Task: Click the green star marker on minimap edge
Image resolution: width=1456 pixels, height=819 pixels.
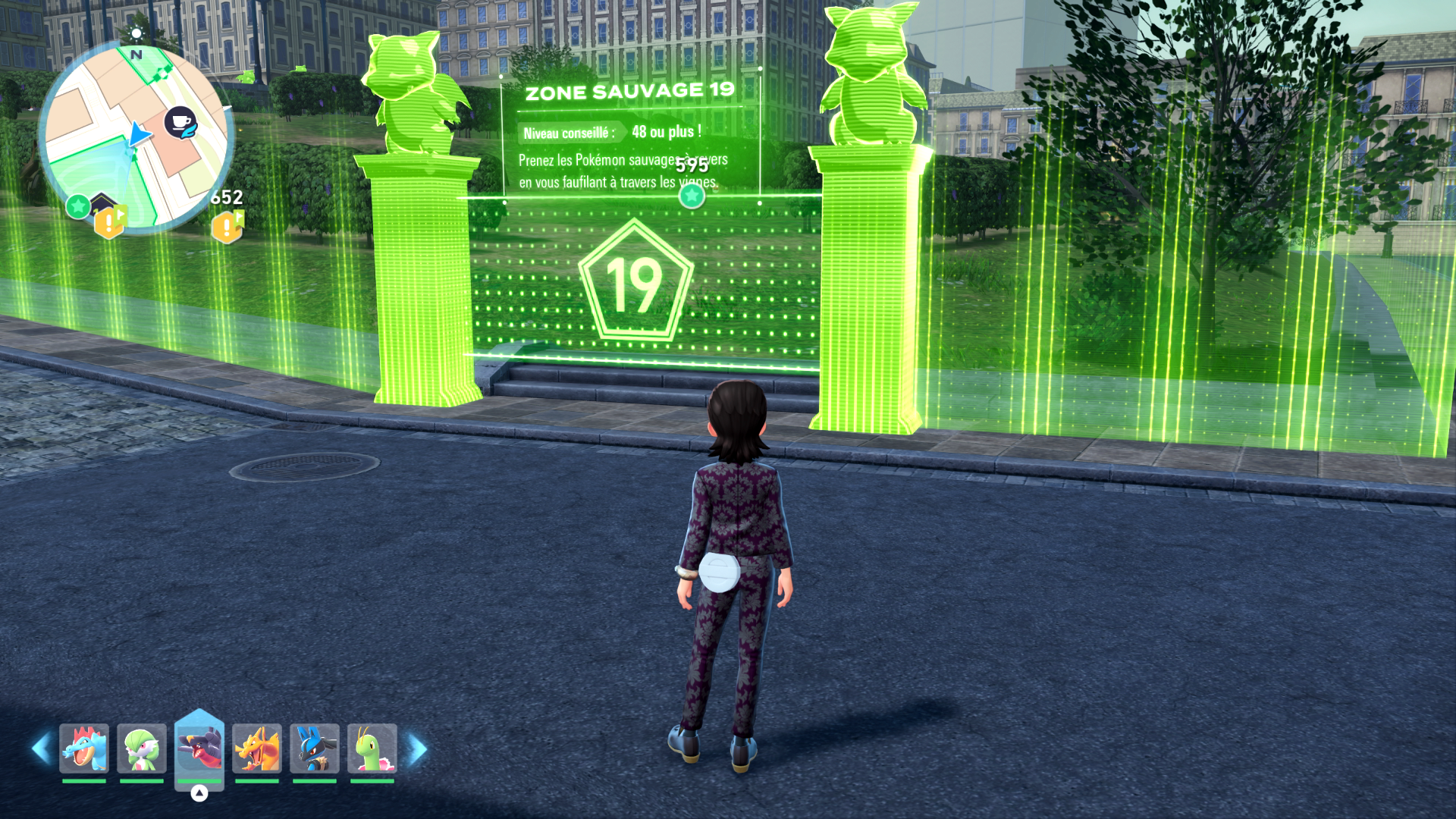Action: coord(78,206)
